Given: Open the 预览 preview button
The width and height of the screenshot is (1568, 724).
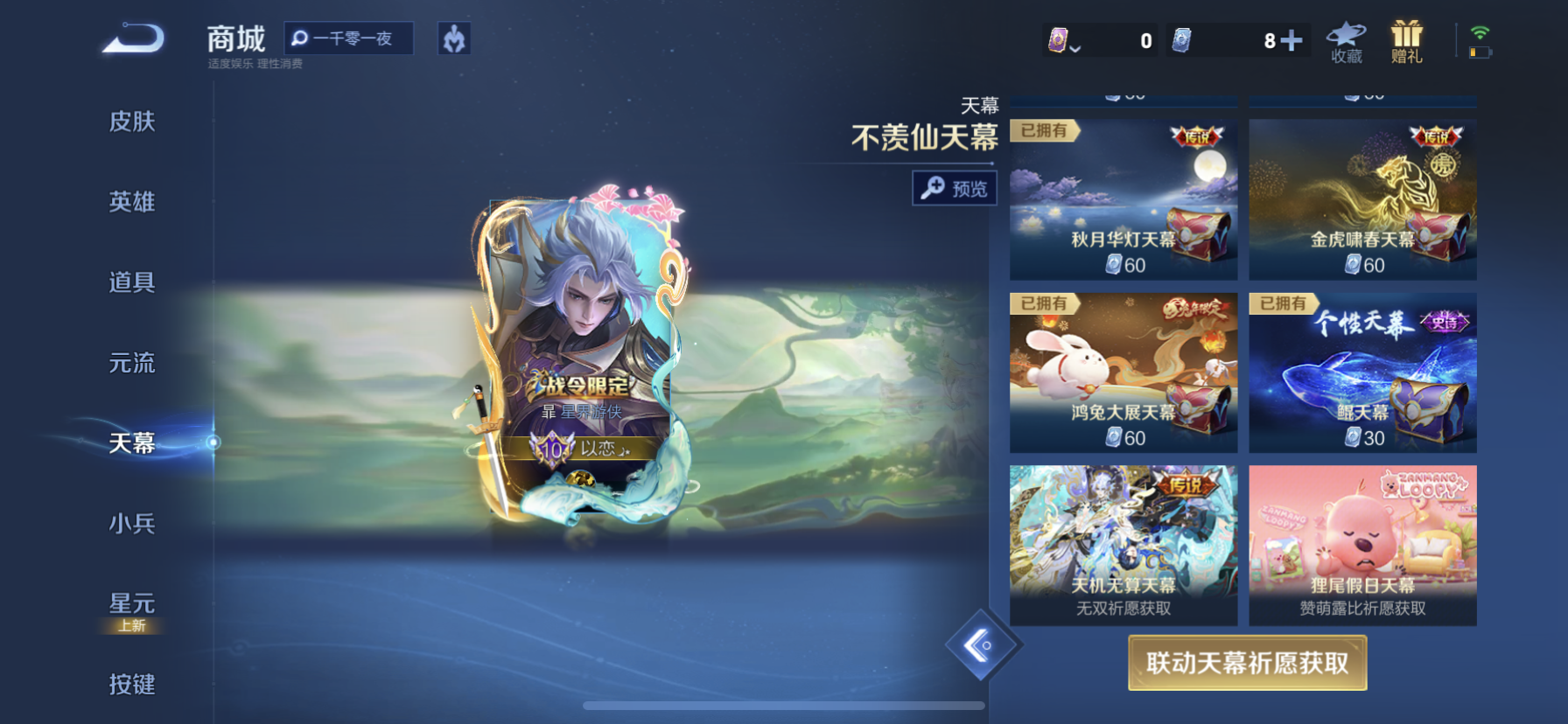Looking at the screenshot, I should pos(955,188).
